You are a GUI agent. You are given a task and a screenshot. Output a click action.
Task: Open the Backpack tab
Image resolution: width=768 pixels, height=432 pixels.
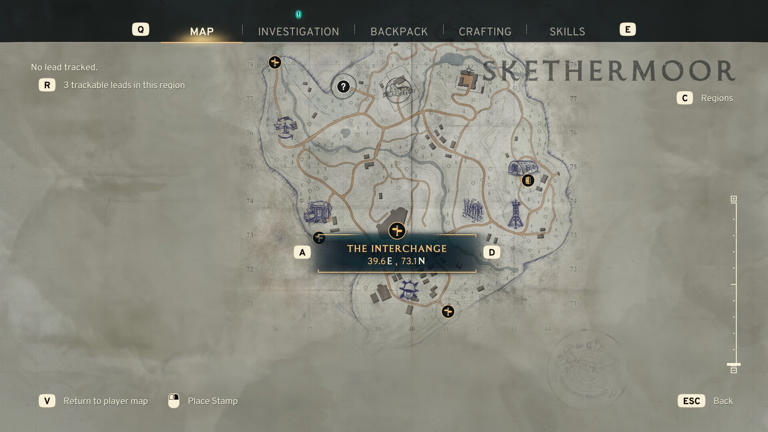click(399, 31)
